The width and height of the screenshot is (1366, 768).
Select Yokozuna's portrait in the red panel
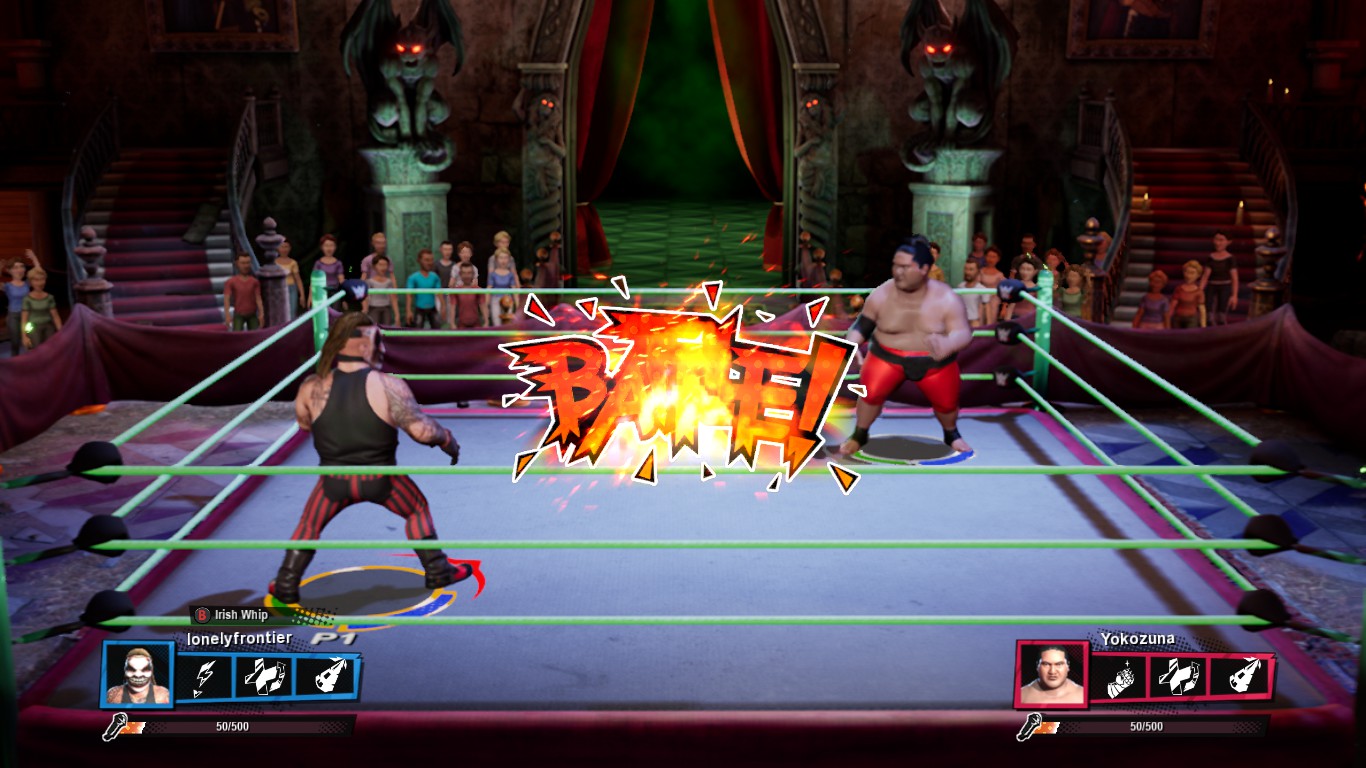point(1051,675)
